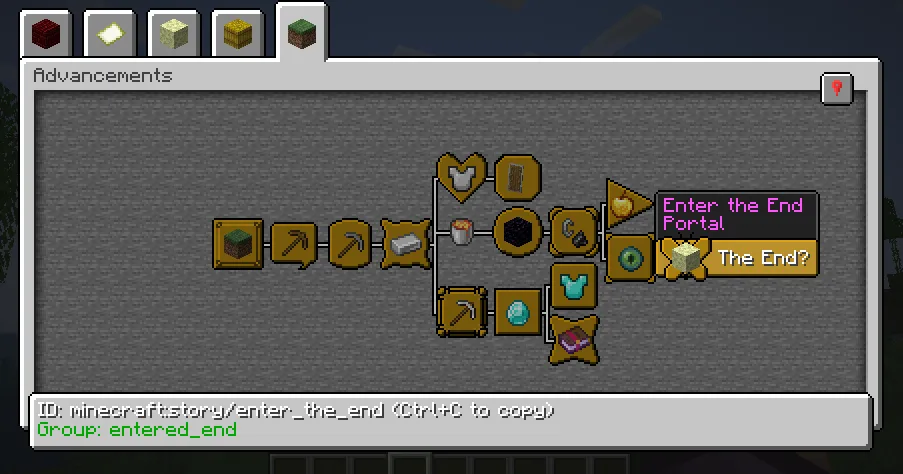Select the grass block tab
903x474 pixels.
tap(302, 35)
